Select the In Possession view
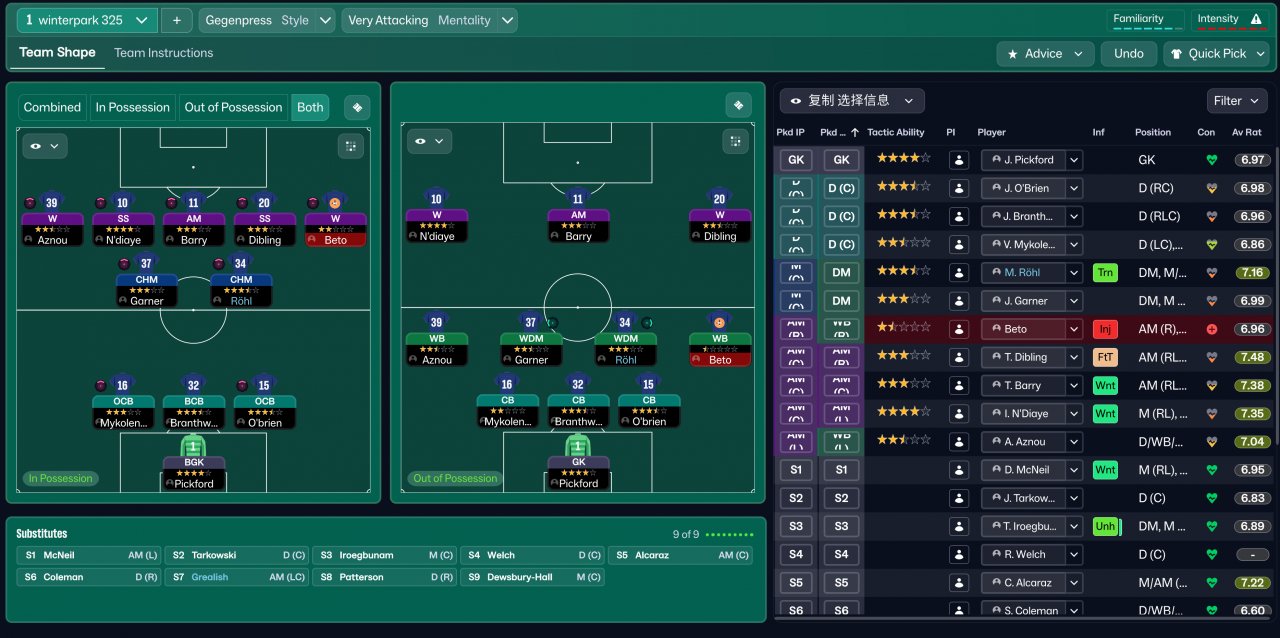 pos(133,108)
